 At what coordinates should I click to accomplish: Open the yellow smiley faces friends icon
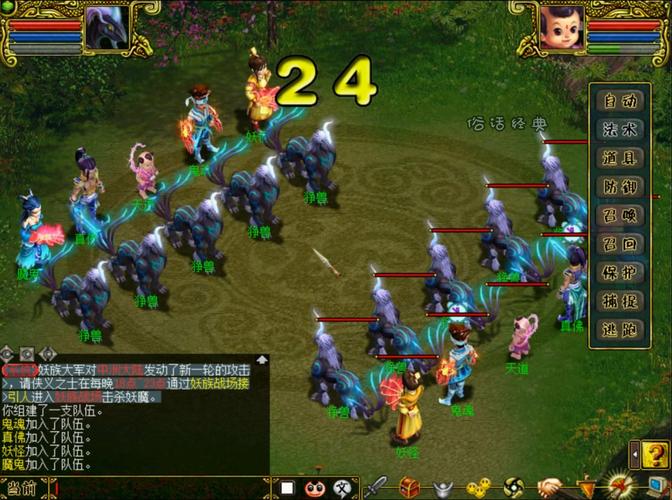coord(478,488)
